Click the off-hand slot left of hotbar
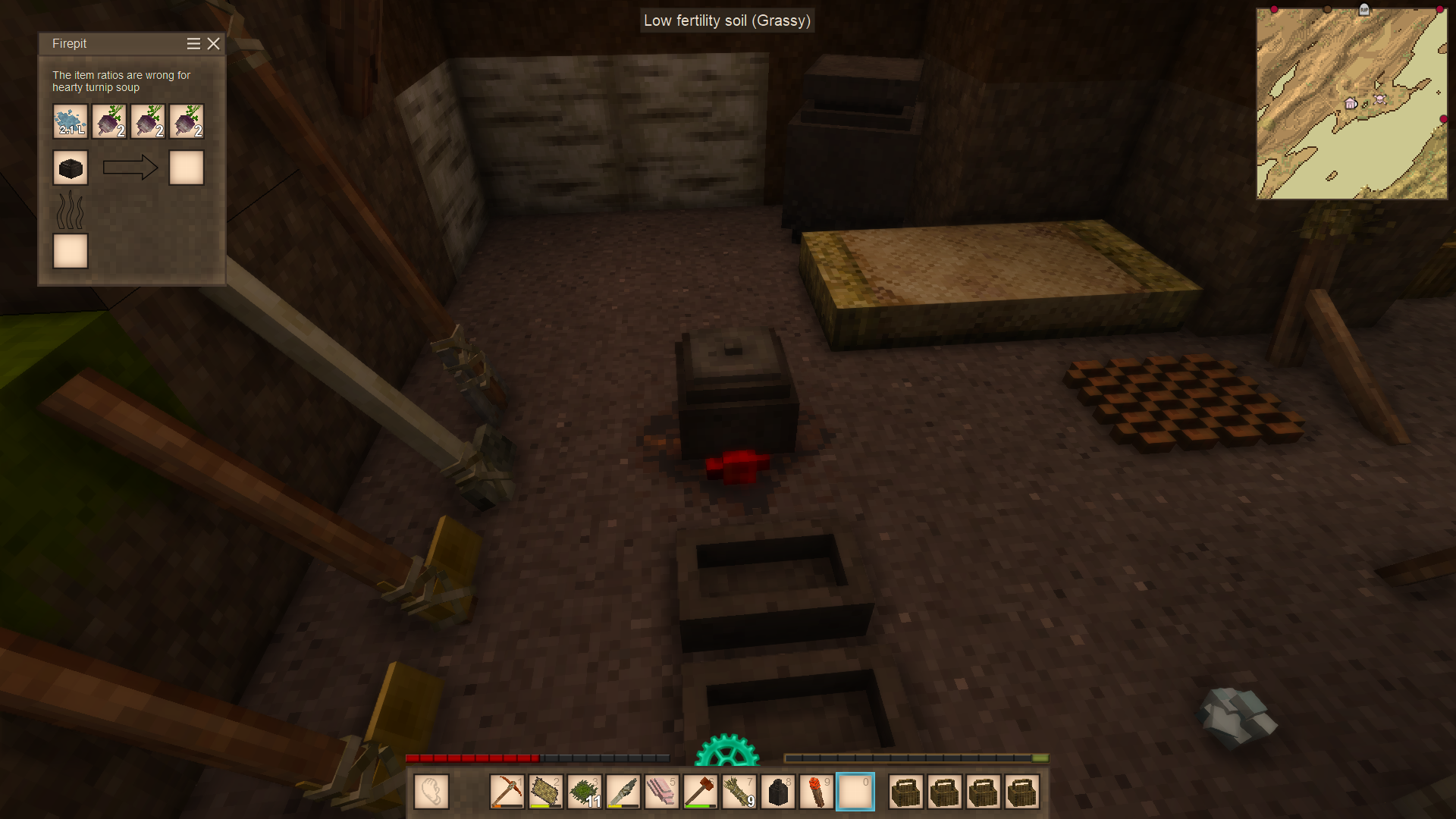 (431, 792)
